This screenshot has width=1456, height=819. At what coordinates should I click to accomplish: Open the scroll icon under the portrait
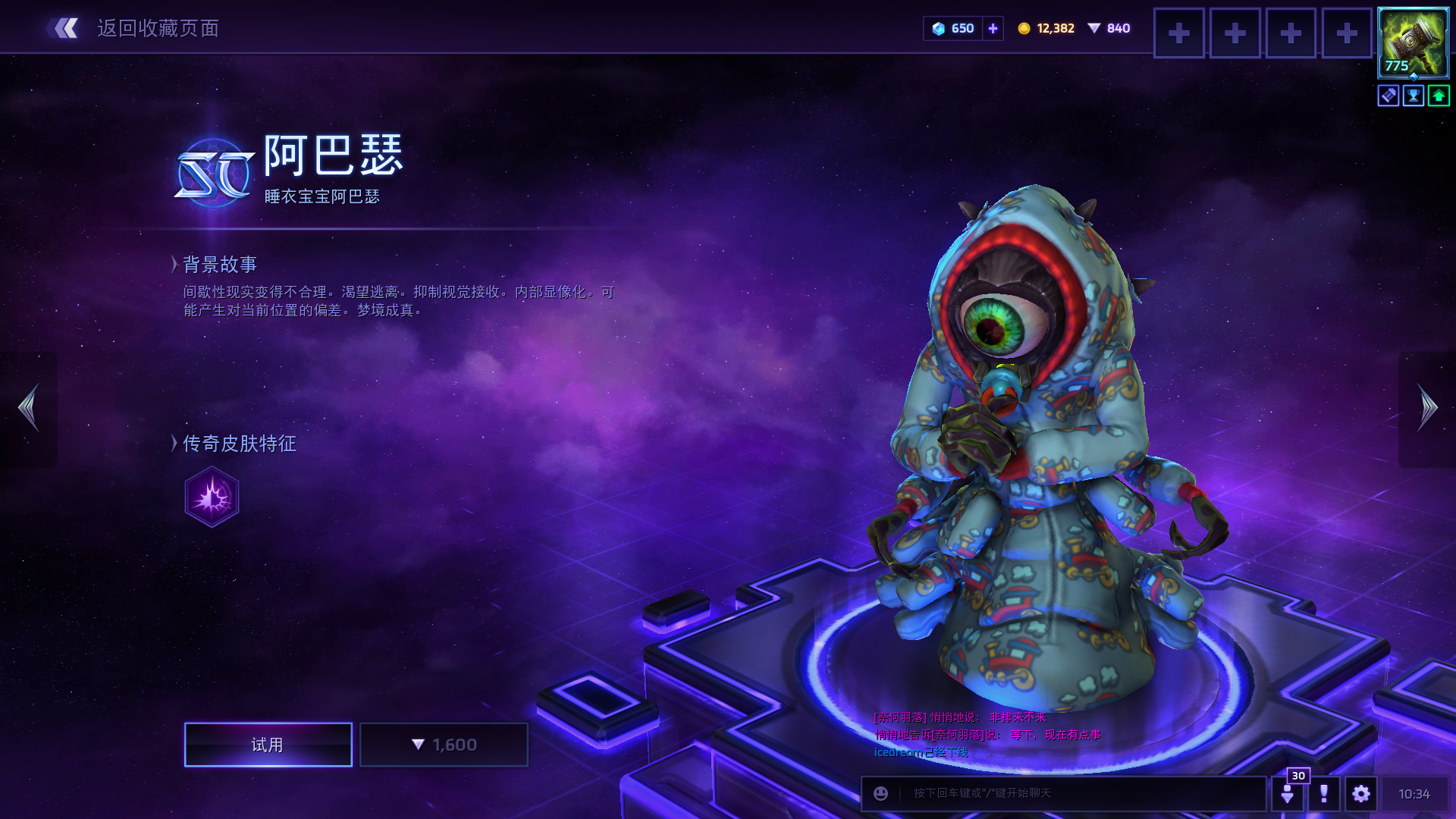tap(1389, 96)
